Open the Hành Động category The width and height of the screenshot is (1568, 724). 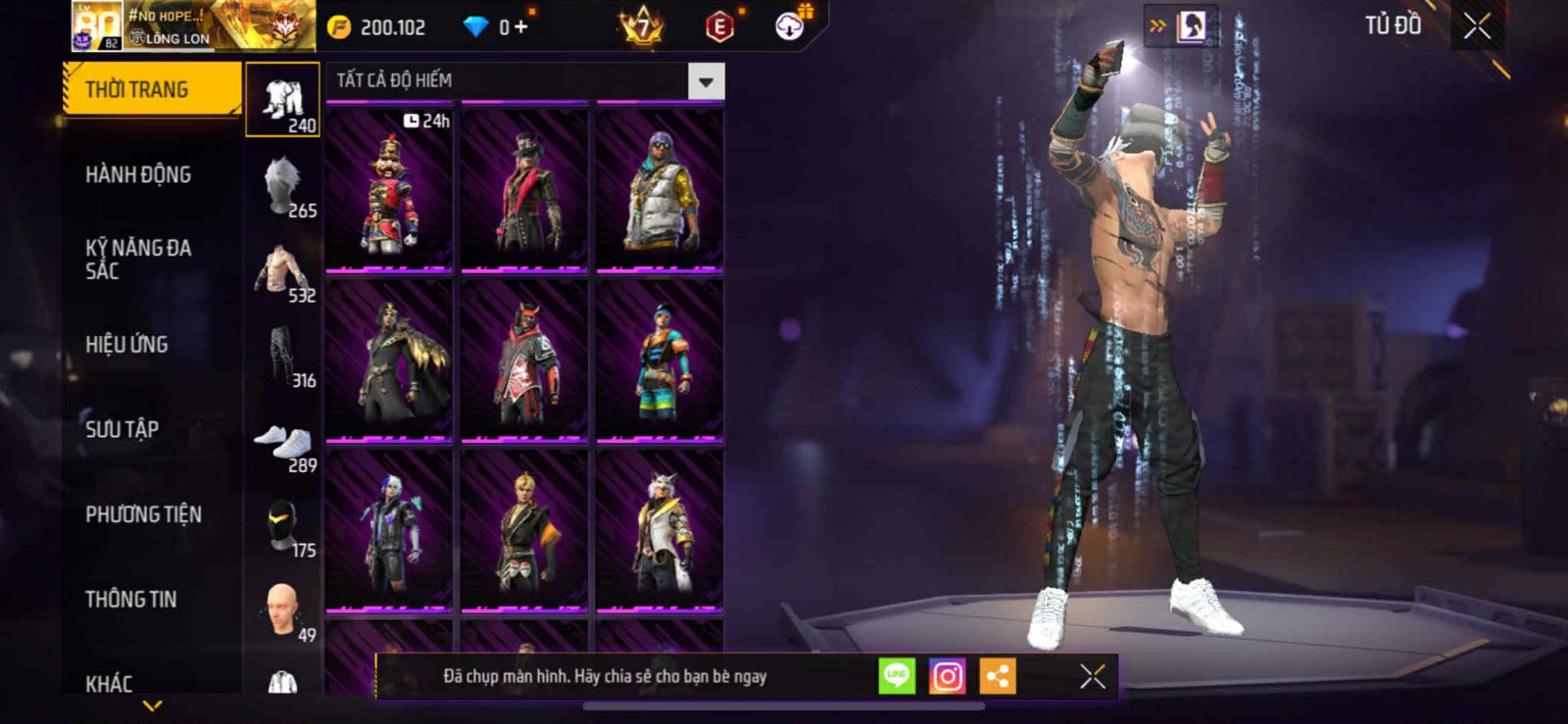[x=138, y=175]
